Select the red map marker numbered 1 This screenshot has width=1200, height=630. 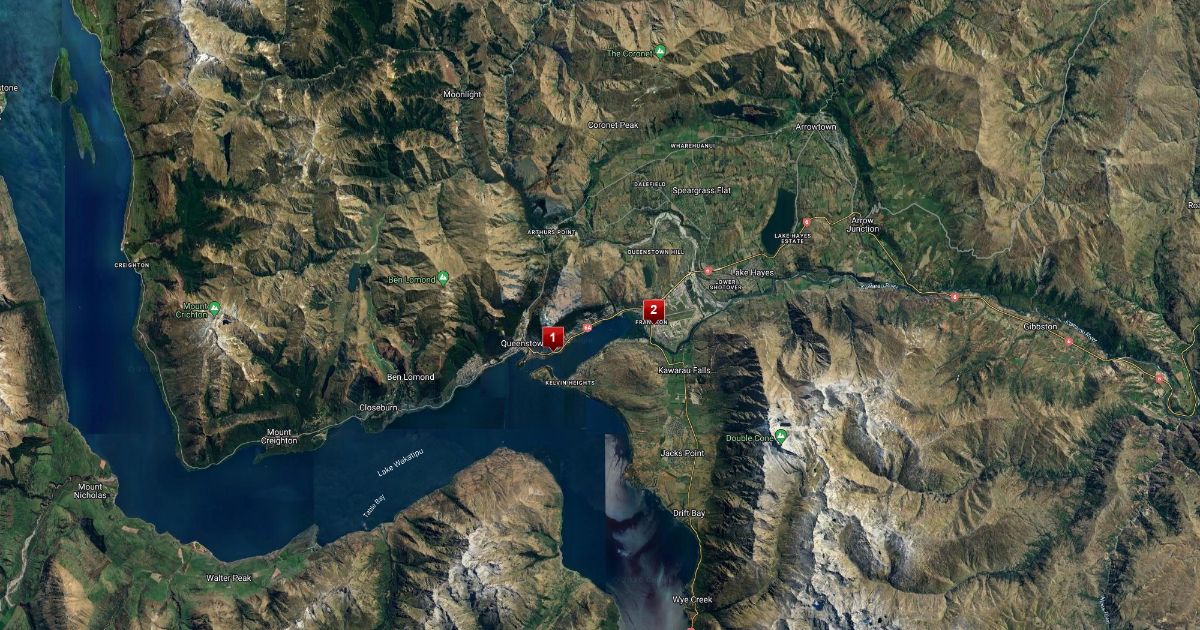coord(552,337)
